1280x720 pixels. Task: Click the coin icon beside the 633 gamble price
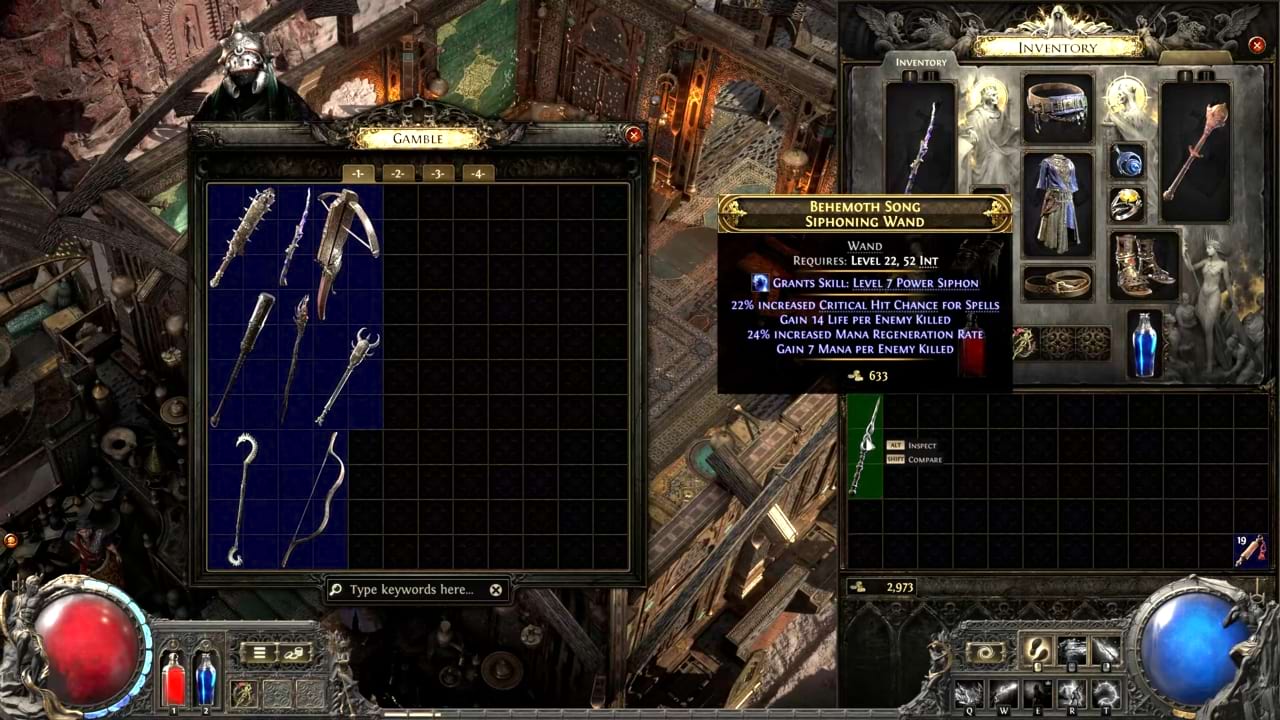click(x=856, y=375)
